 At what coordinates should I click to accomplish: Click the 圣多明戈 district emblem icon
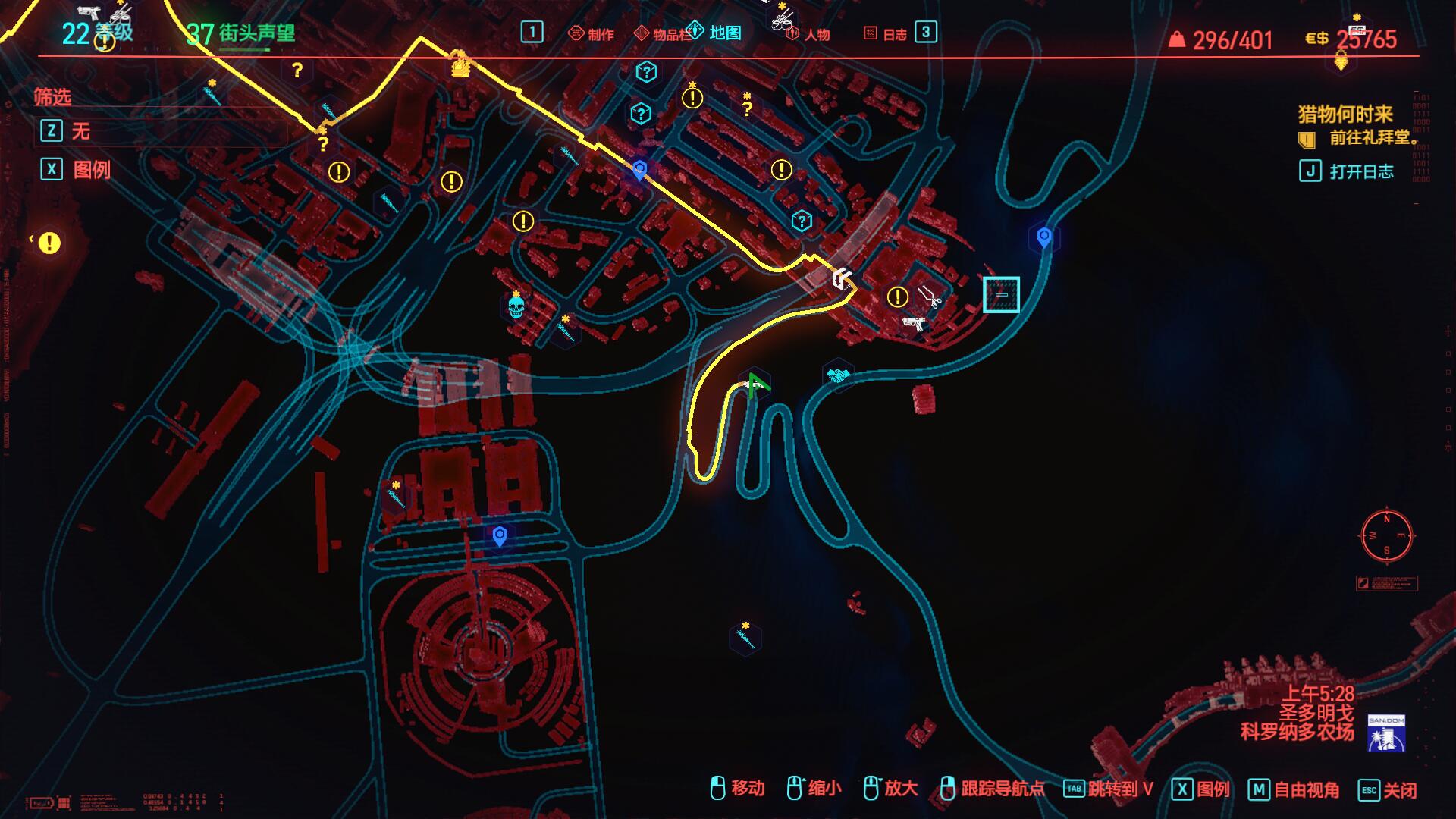click(x=1386, y=733)
